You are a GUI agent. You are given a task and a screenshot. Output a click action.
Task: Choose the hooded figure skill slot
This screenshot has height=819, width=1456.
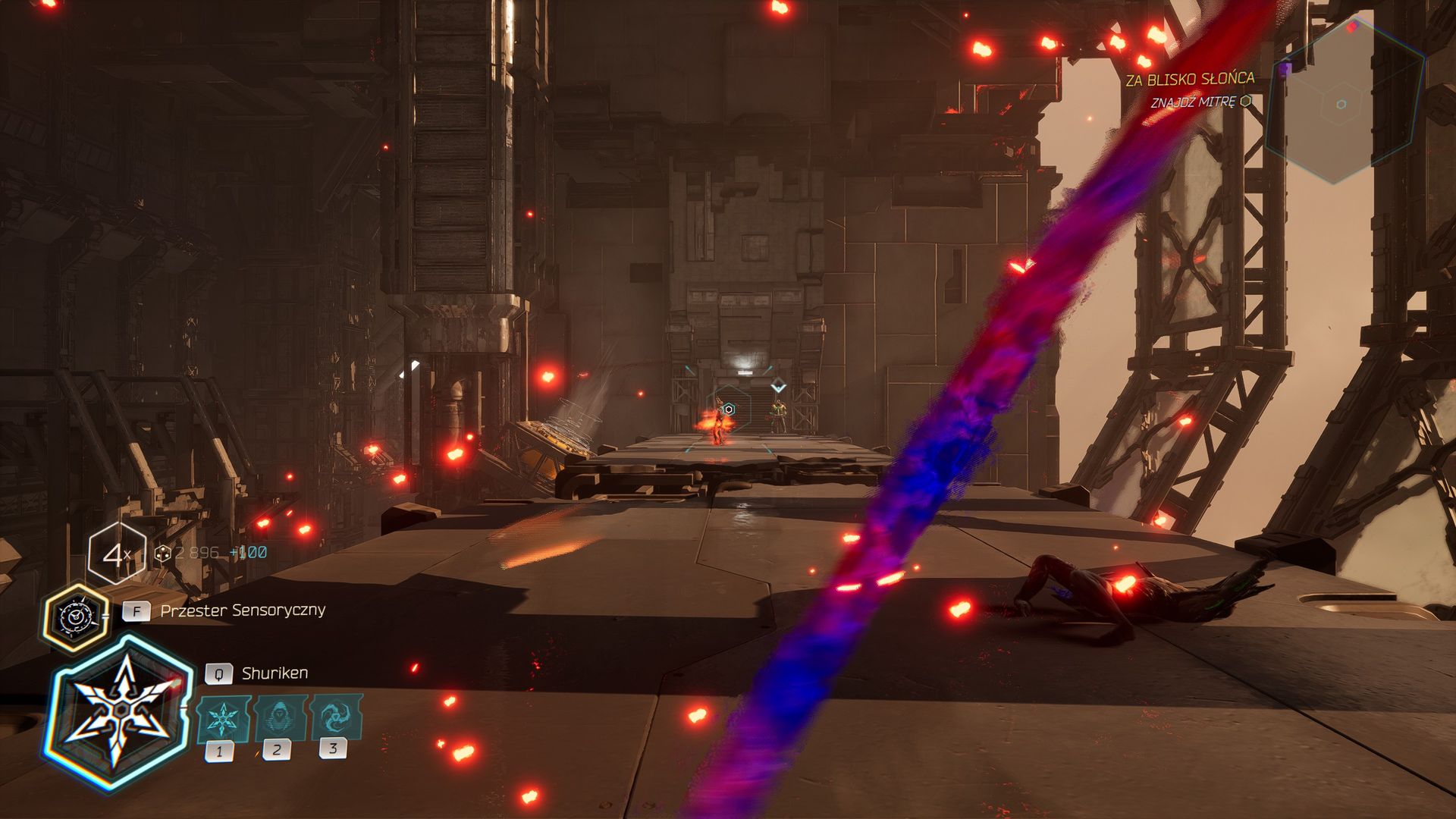[278, 717]
